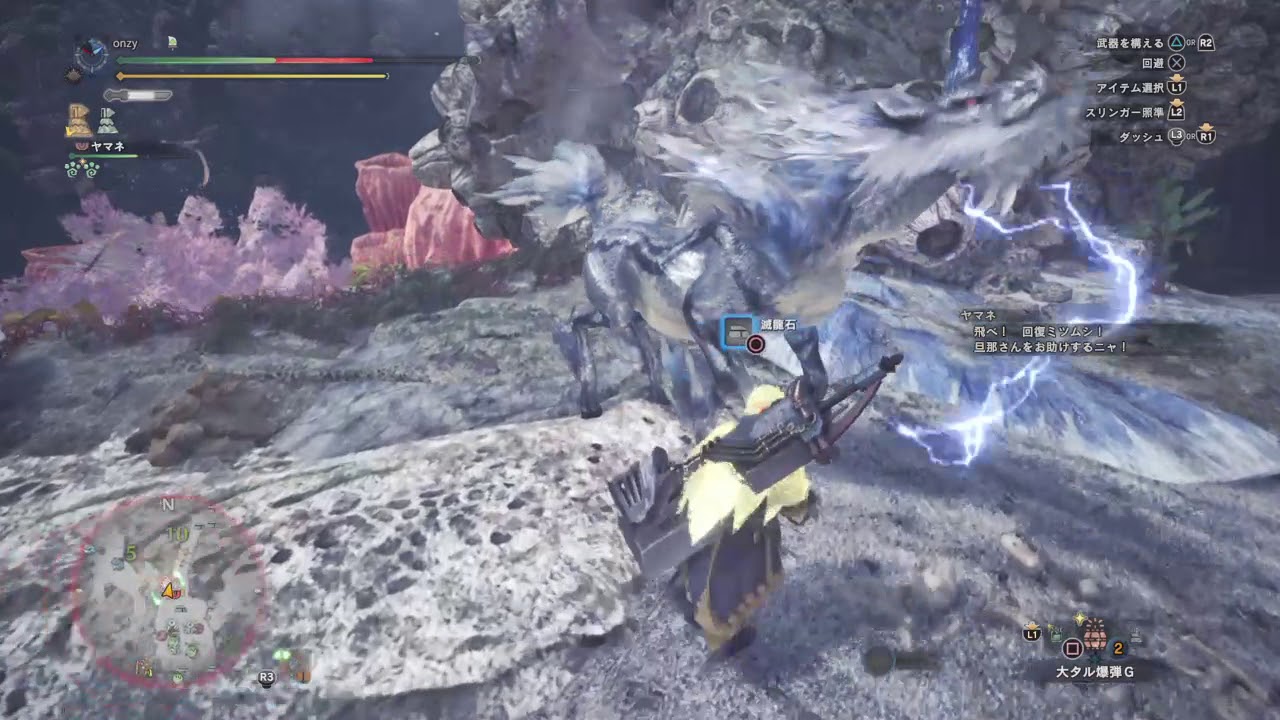The image size is (1280, 720).
Task: Select the gold trap item pouch icon
Action: pyautogui.click(x=78, y=120)
